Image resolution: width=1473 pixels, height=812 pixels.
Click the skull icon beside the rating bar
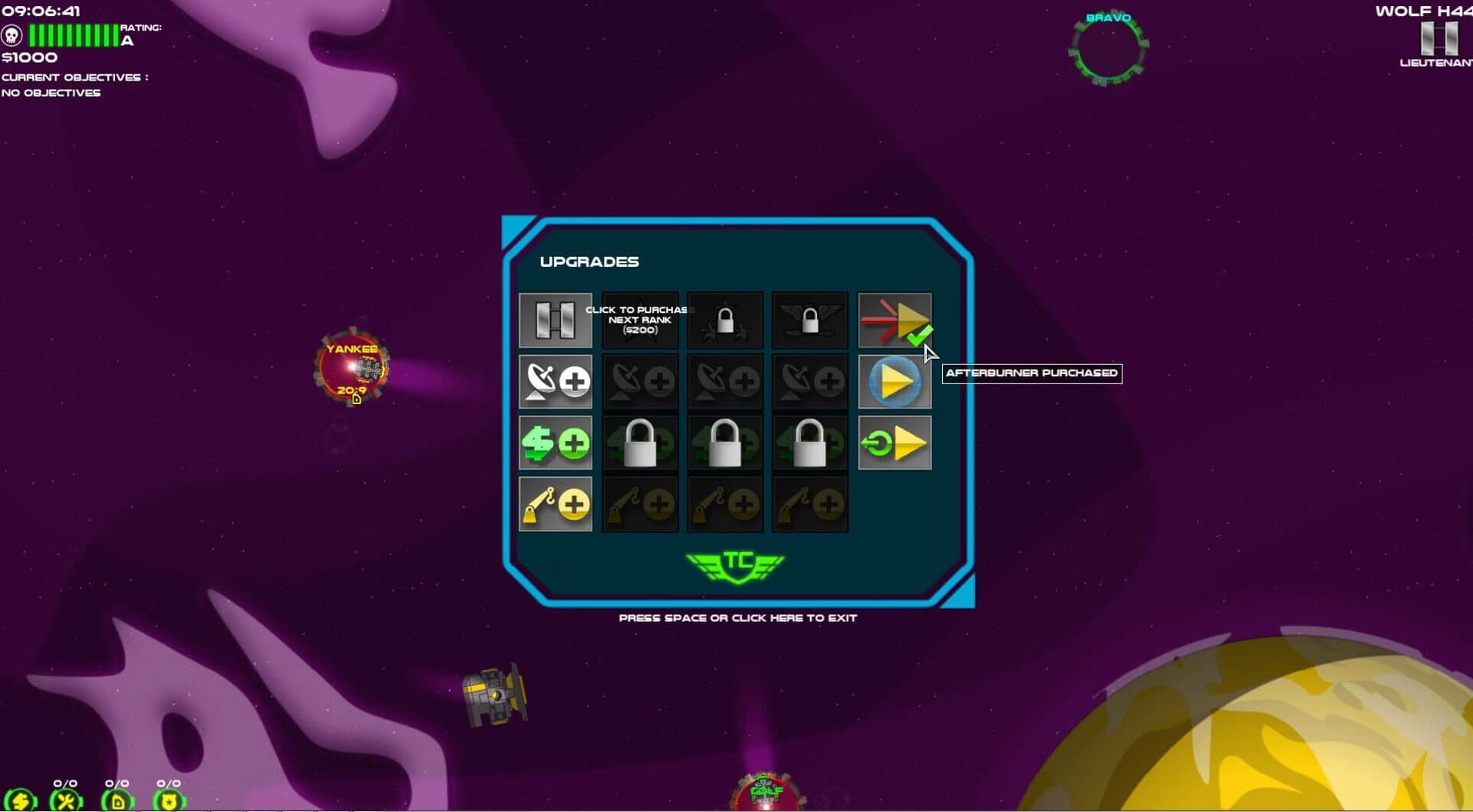[x=12, y=34]
